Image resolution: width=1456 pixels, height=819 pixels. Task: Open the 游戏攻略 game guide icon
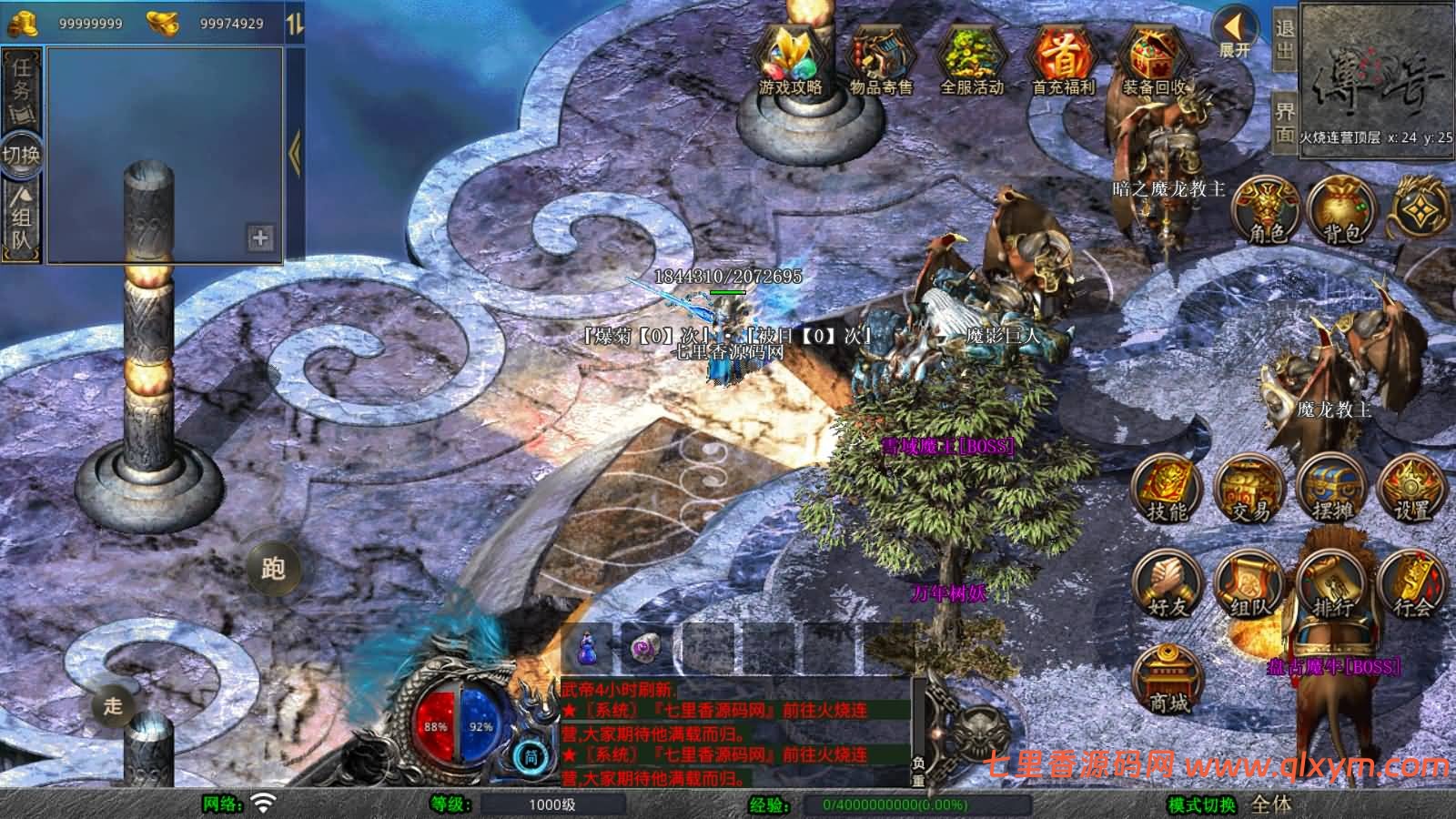790,60
